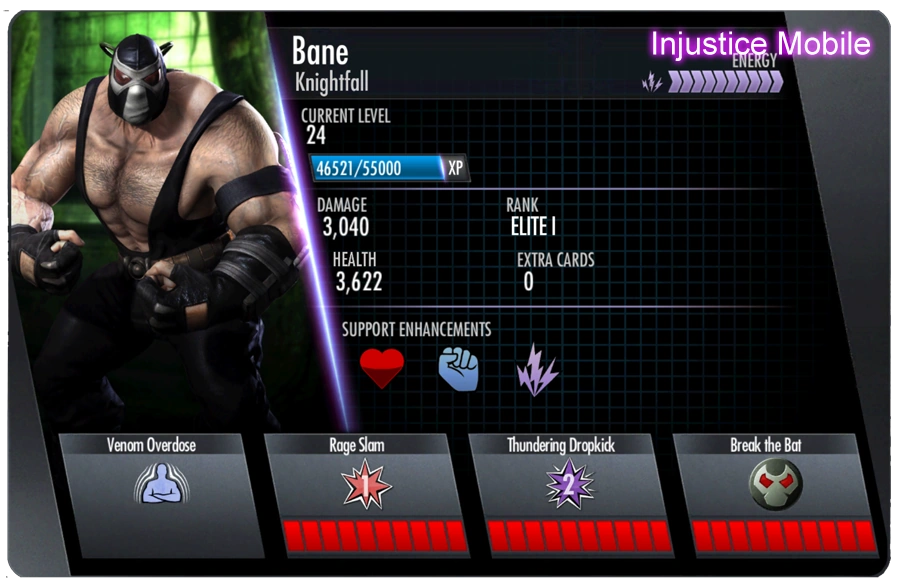
Task: Click the purple lightning energy enhancement
Action: 537,372
